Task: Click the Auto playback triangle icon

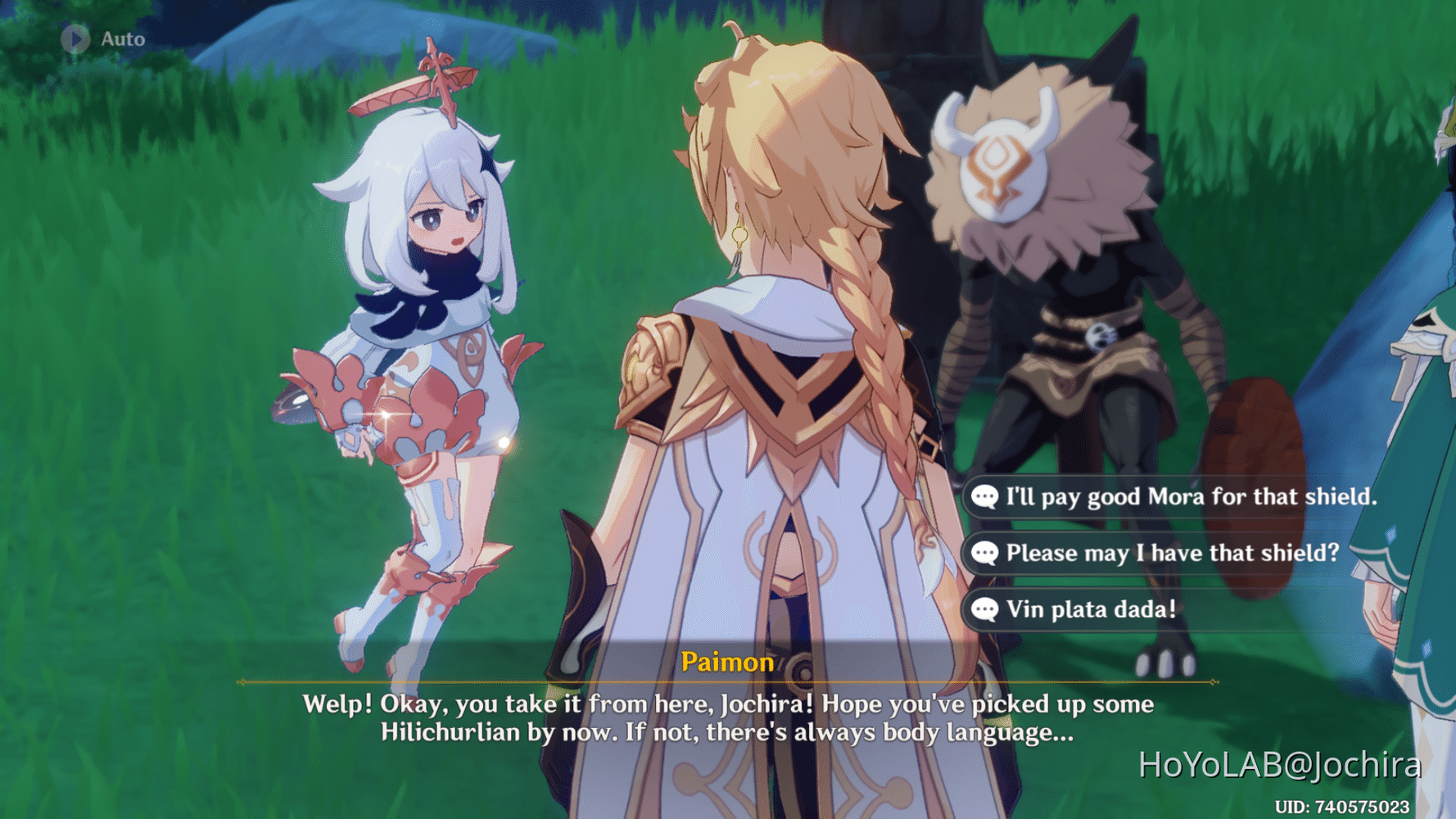Action: coord(75,38)
